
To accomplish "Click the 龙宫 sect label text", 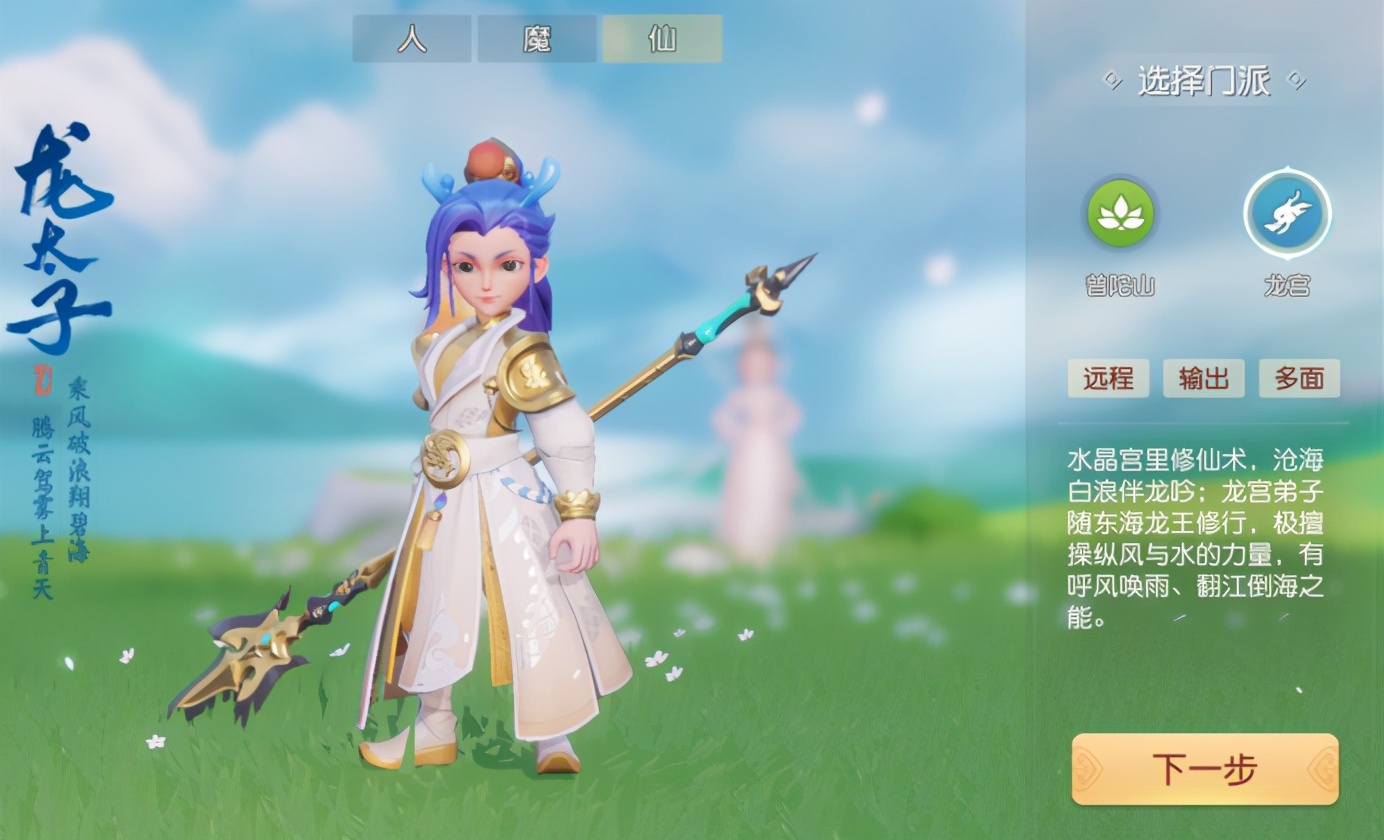I will [x=1285, y=285].
